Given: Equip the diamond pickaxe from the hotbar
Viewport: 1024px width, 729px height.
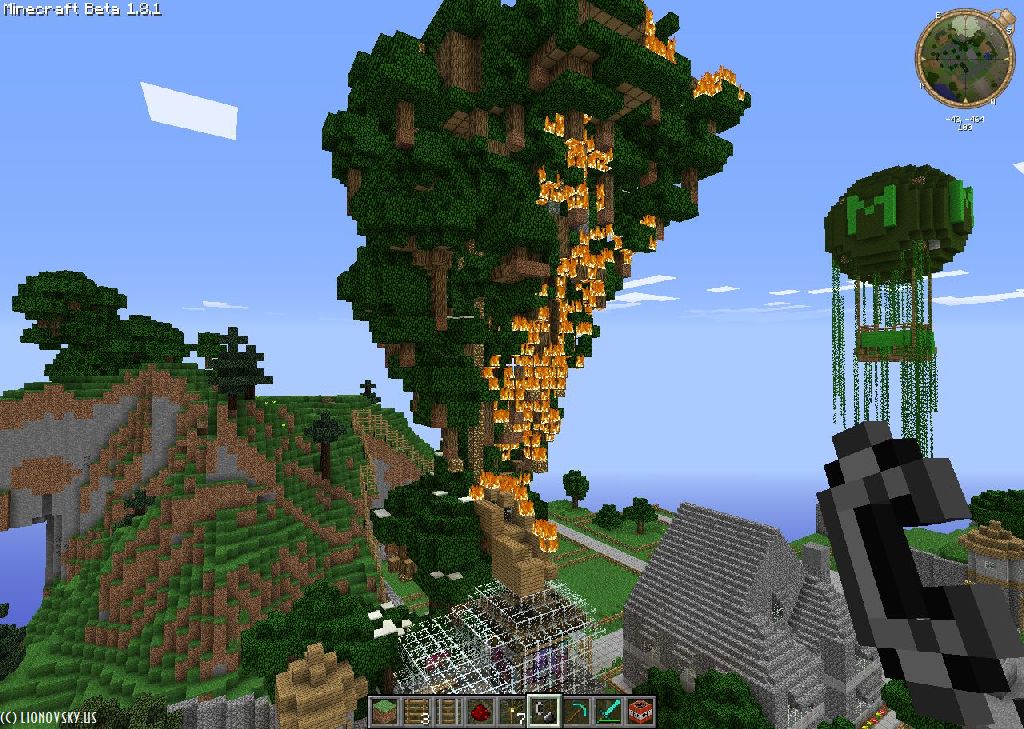Looking at the screenshot, I should coord(576,711).
